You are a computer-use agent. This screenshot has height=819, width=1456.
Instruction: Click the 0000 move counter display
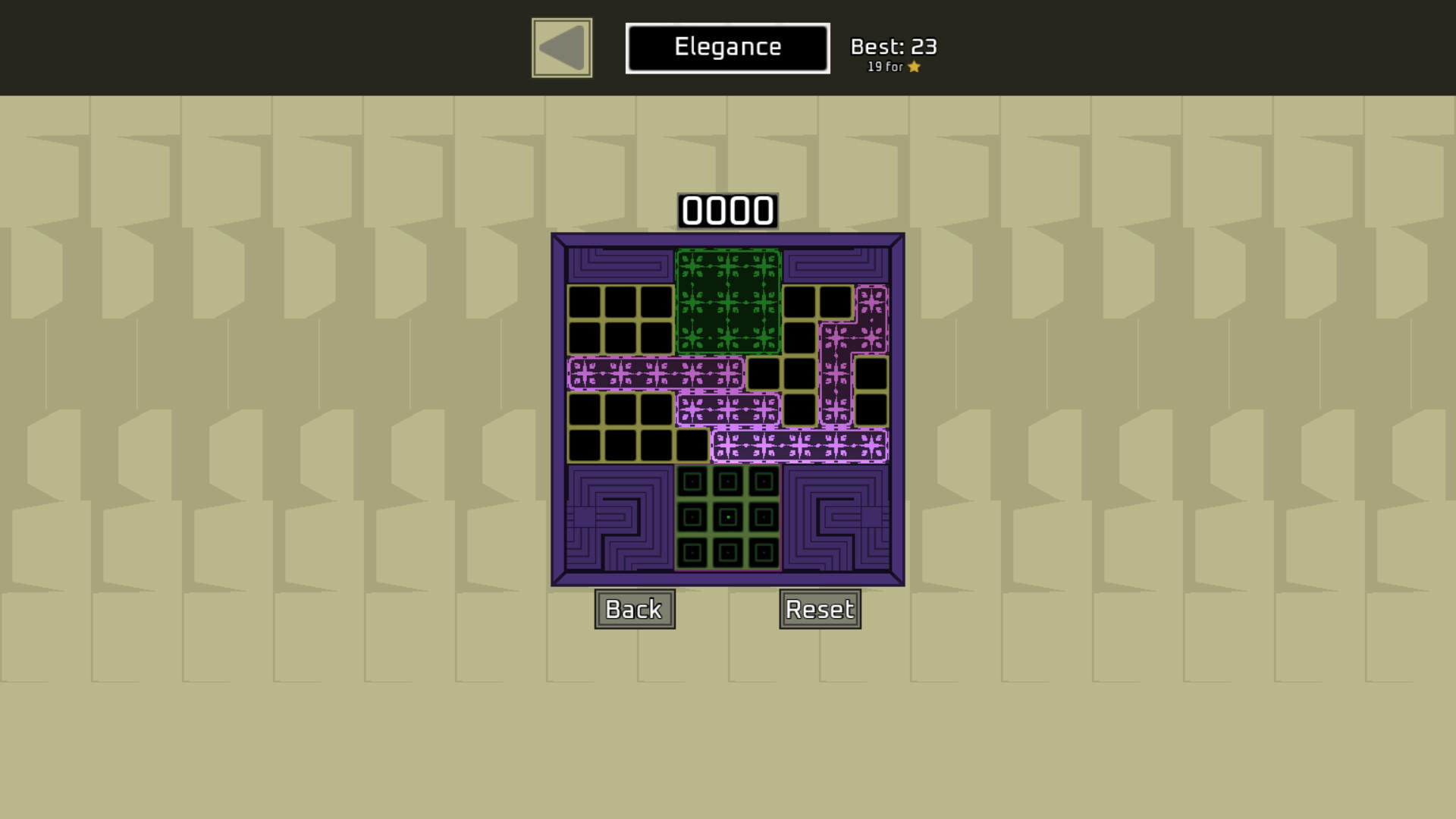[728, 211]
